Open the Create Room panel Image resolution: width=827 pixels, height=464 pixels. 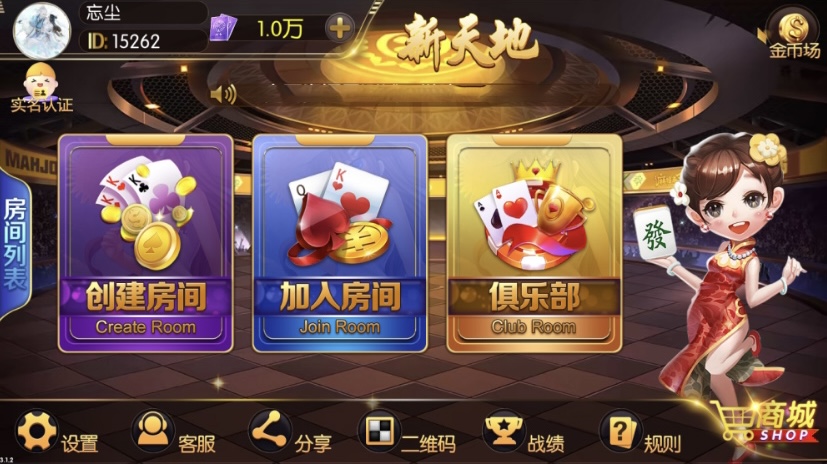146,243
